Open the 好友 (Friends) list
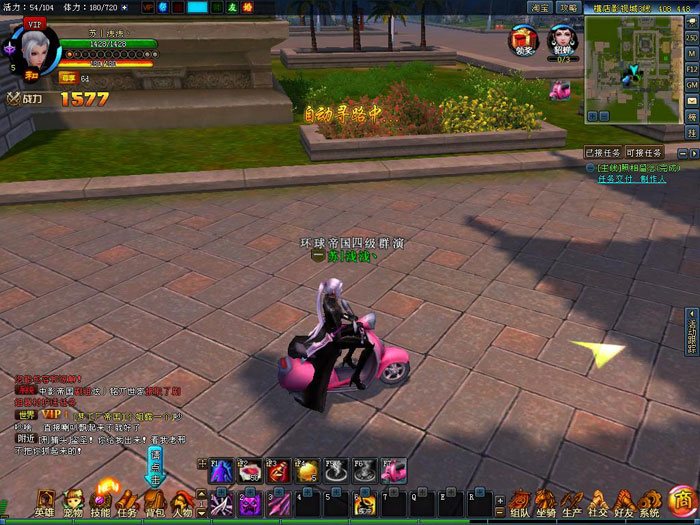Viewport: 700px width, 525px height. (x=625, y=502)
